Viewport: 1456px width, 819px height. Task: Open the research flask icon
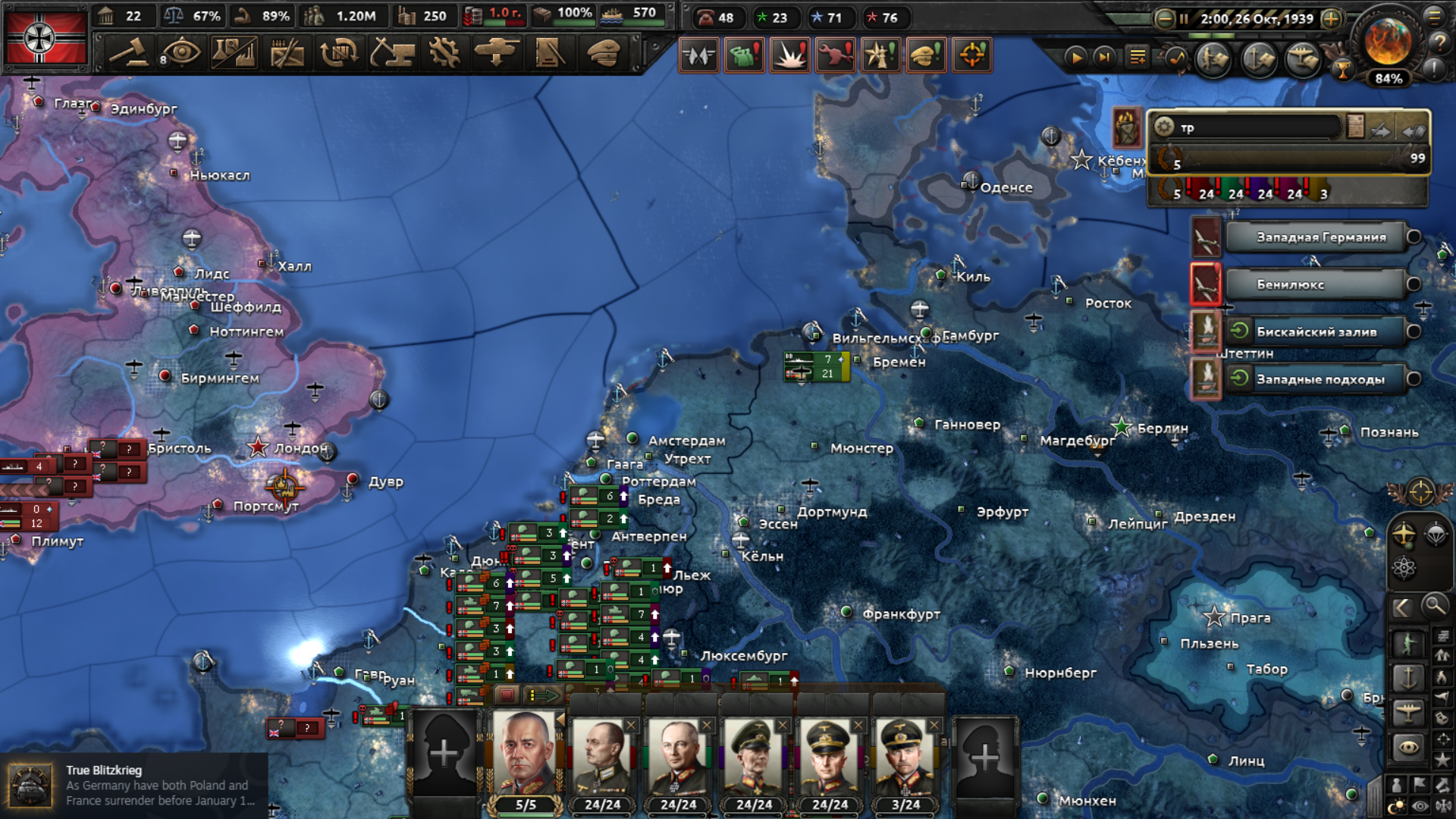coord(234,54)
